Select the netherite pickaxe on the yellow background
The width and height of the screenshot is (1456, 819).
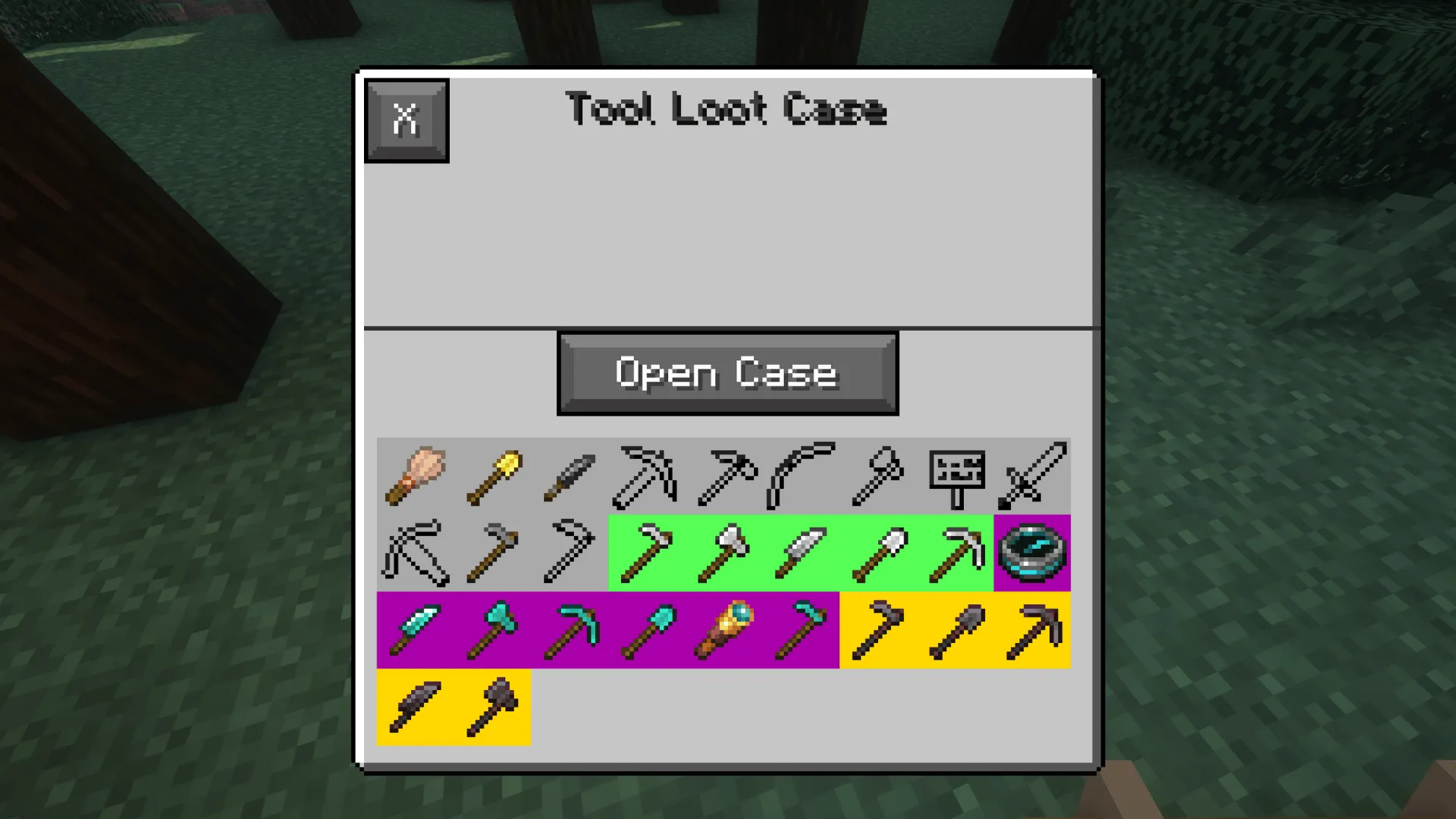click(1031, 629)
